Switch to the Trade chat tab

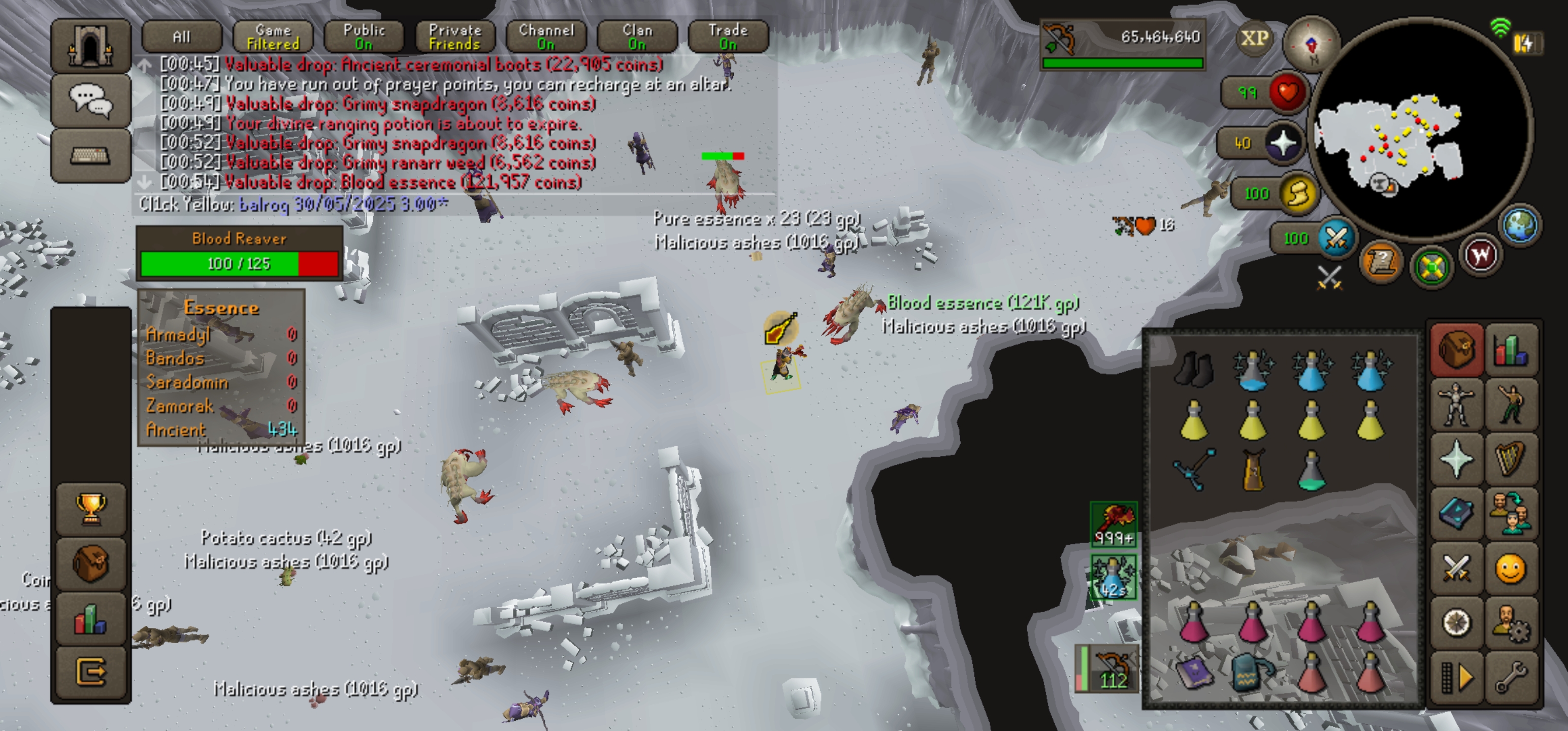(x=728, y=37)
